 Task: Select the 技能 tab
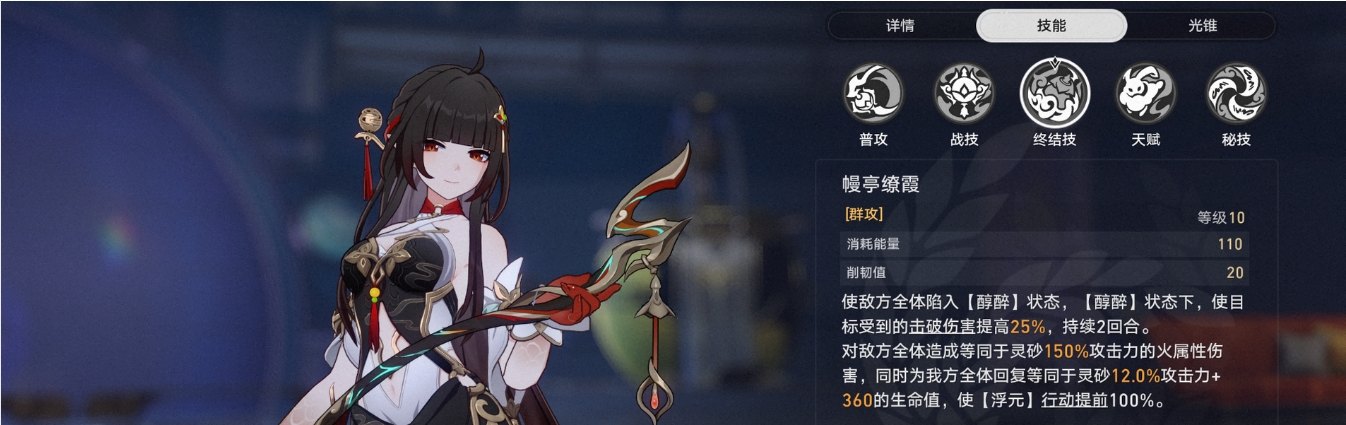pos(1051,26)
